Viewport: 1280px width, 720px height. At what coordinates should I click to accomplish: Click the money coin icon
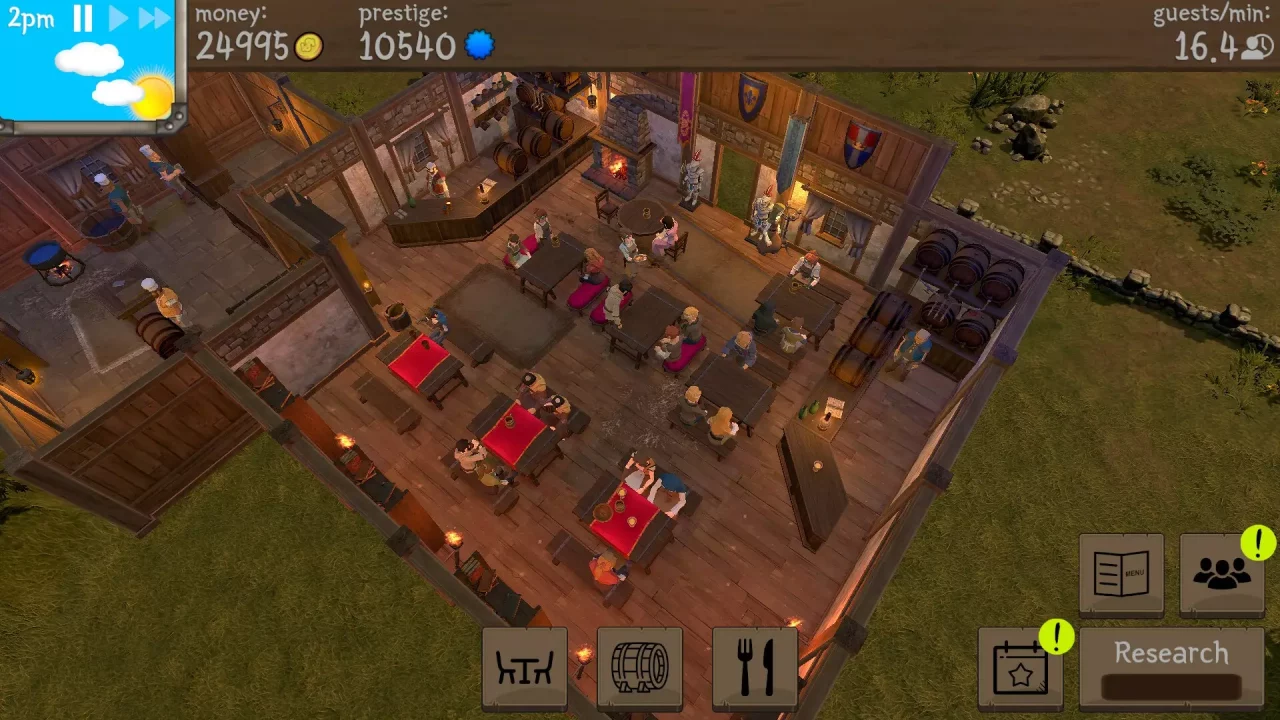point(309,47)
